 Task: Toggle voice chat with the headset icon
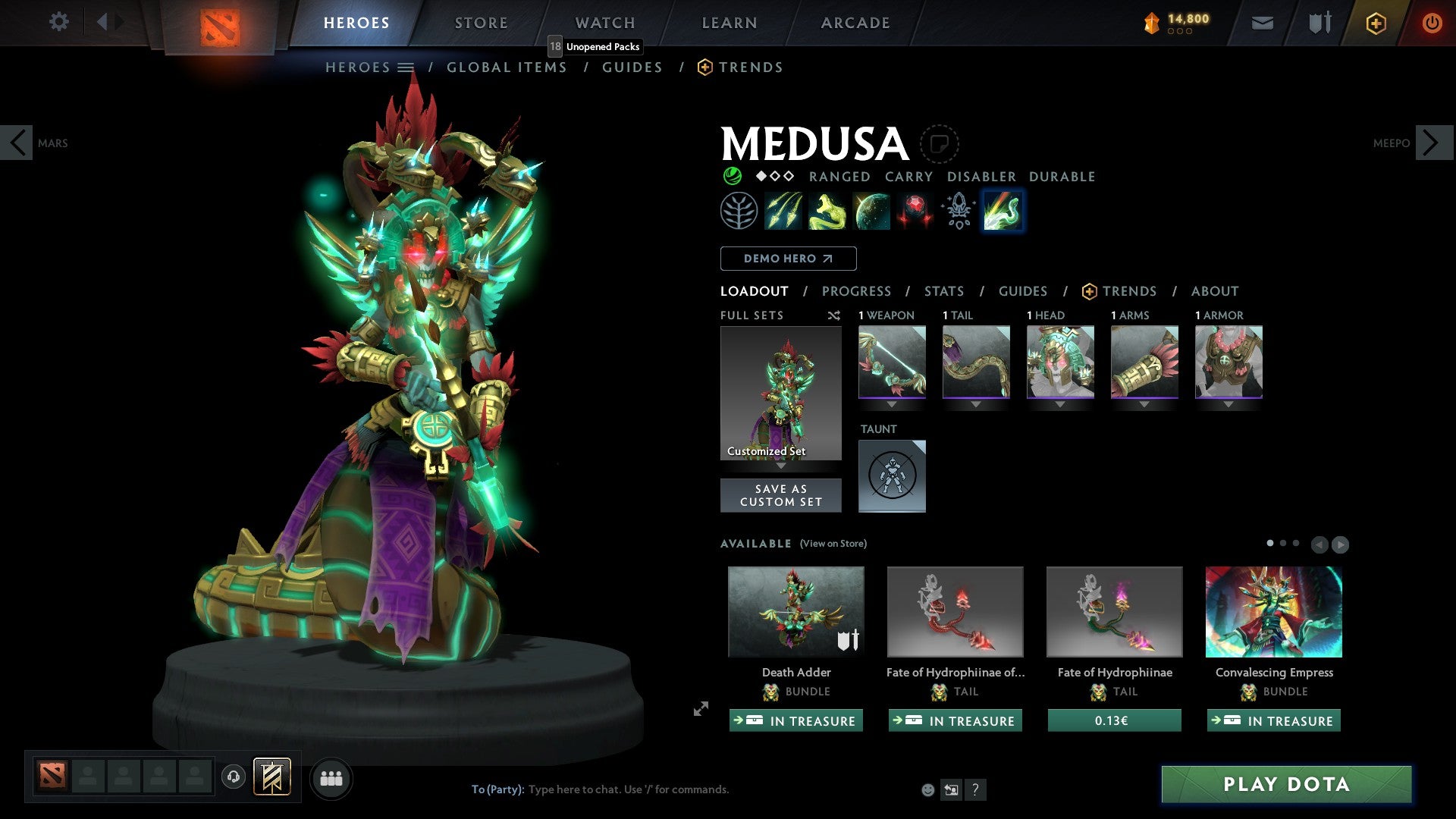click(x=233, y=777)
